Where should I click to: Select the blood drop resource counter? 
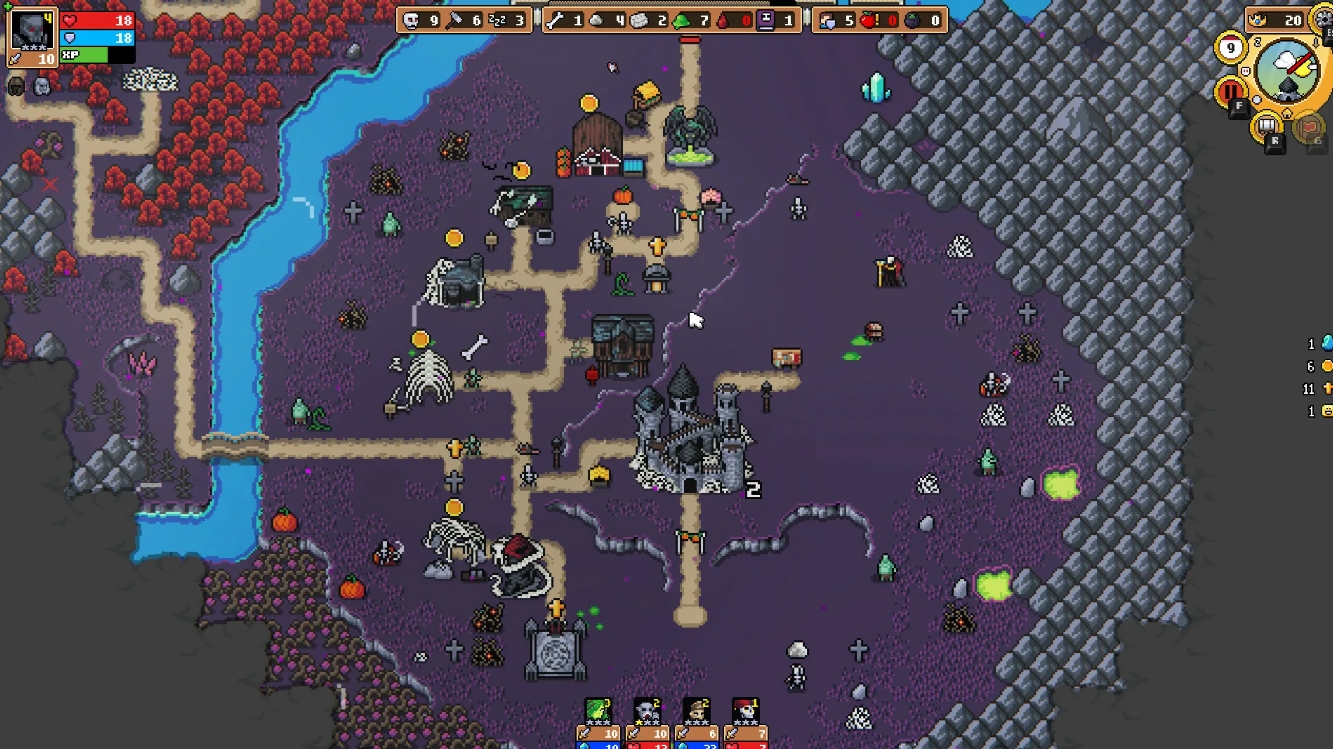722,18
